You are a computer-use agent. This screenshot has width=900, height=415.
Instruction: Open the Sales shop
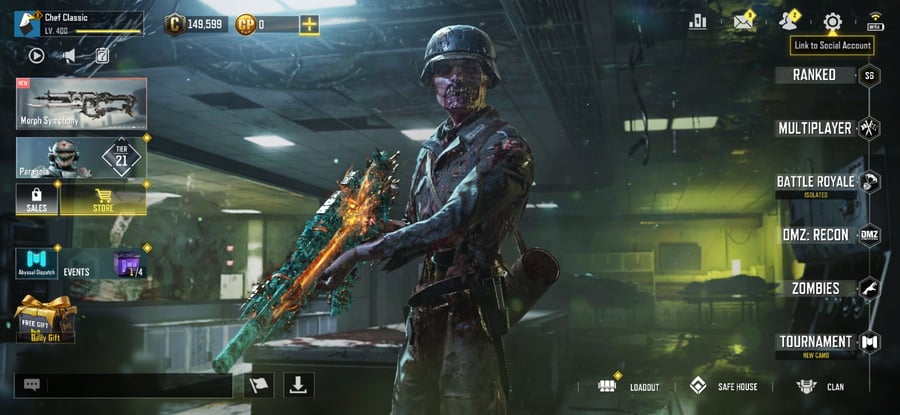click(x=36, y=200)
